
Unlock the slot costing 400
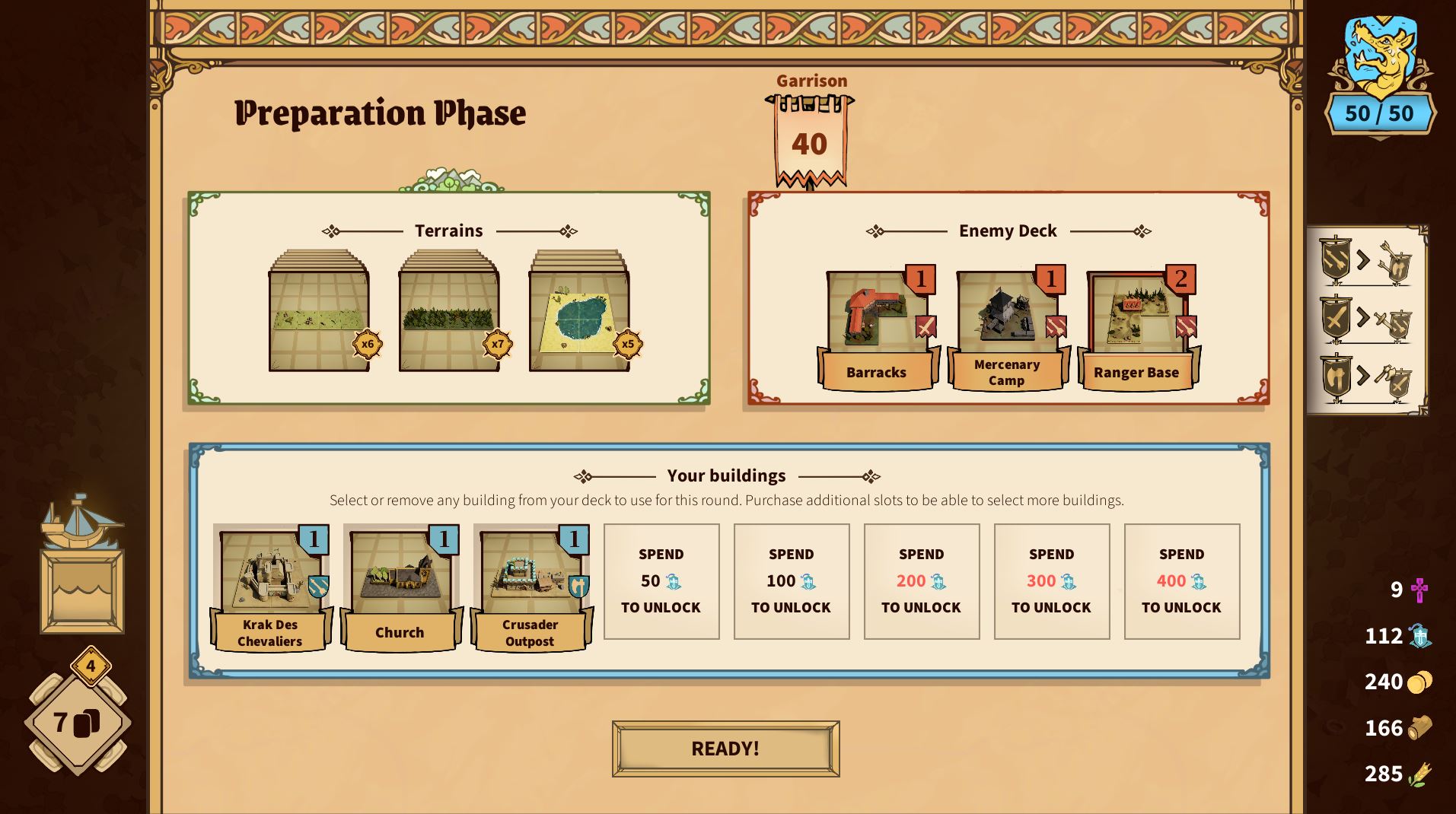tap(1181, 581)
